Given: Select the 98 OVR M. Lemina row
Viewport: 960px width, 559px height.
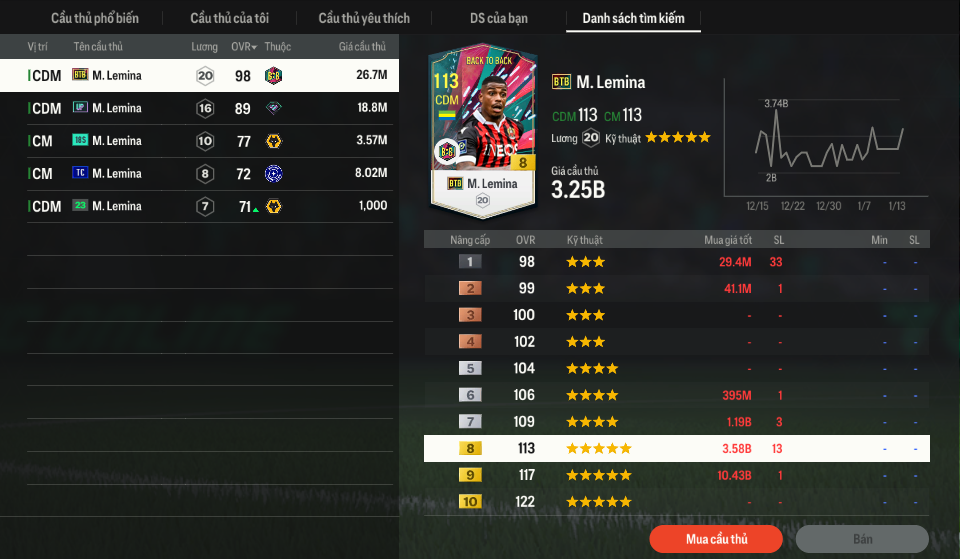Looking at the screenshot, I should pyautogui.click(x=199, y=75).
